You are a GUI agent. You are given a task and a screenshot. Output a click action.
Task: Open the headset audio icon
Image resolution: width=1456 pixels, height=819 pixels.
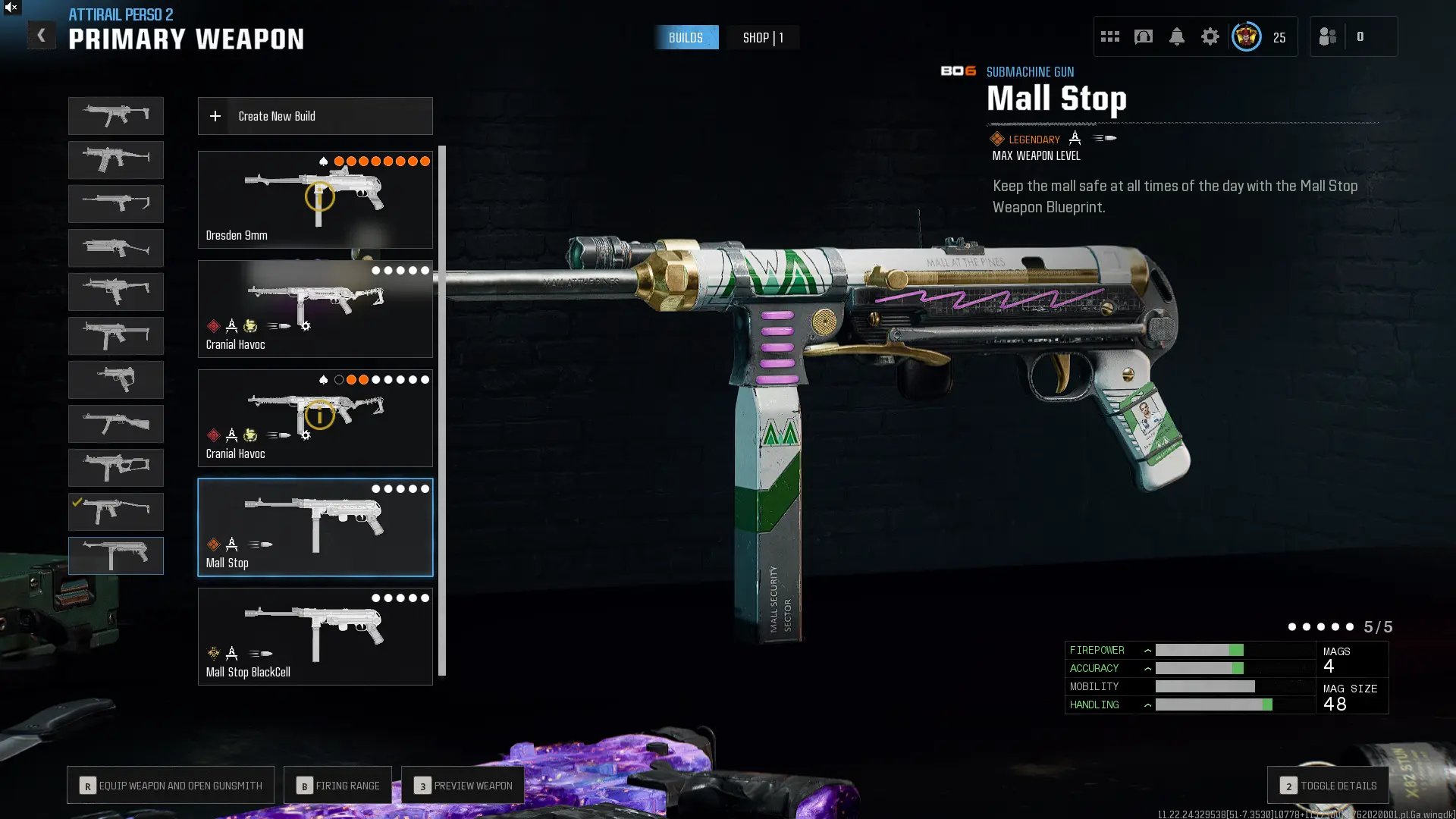coord(1143,36)
